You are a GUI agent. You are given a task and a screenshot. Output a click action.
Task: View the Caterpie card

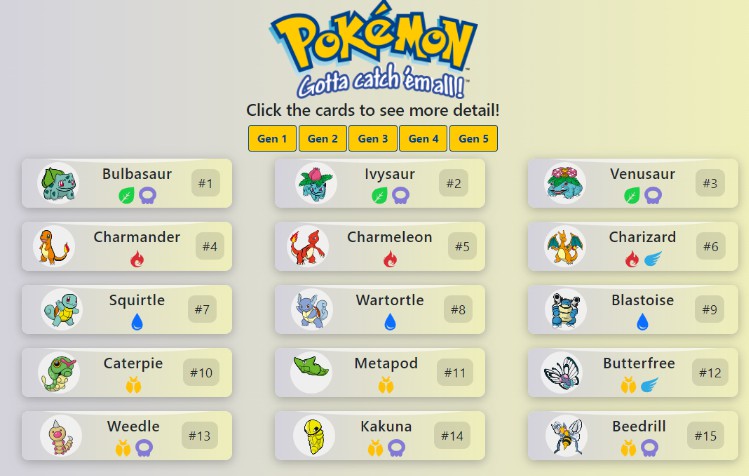click(127, 373)
